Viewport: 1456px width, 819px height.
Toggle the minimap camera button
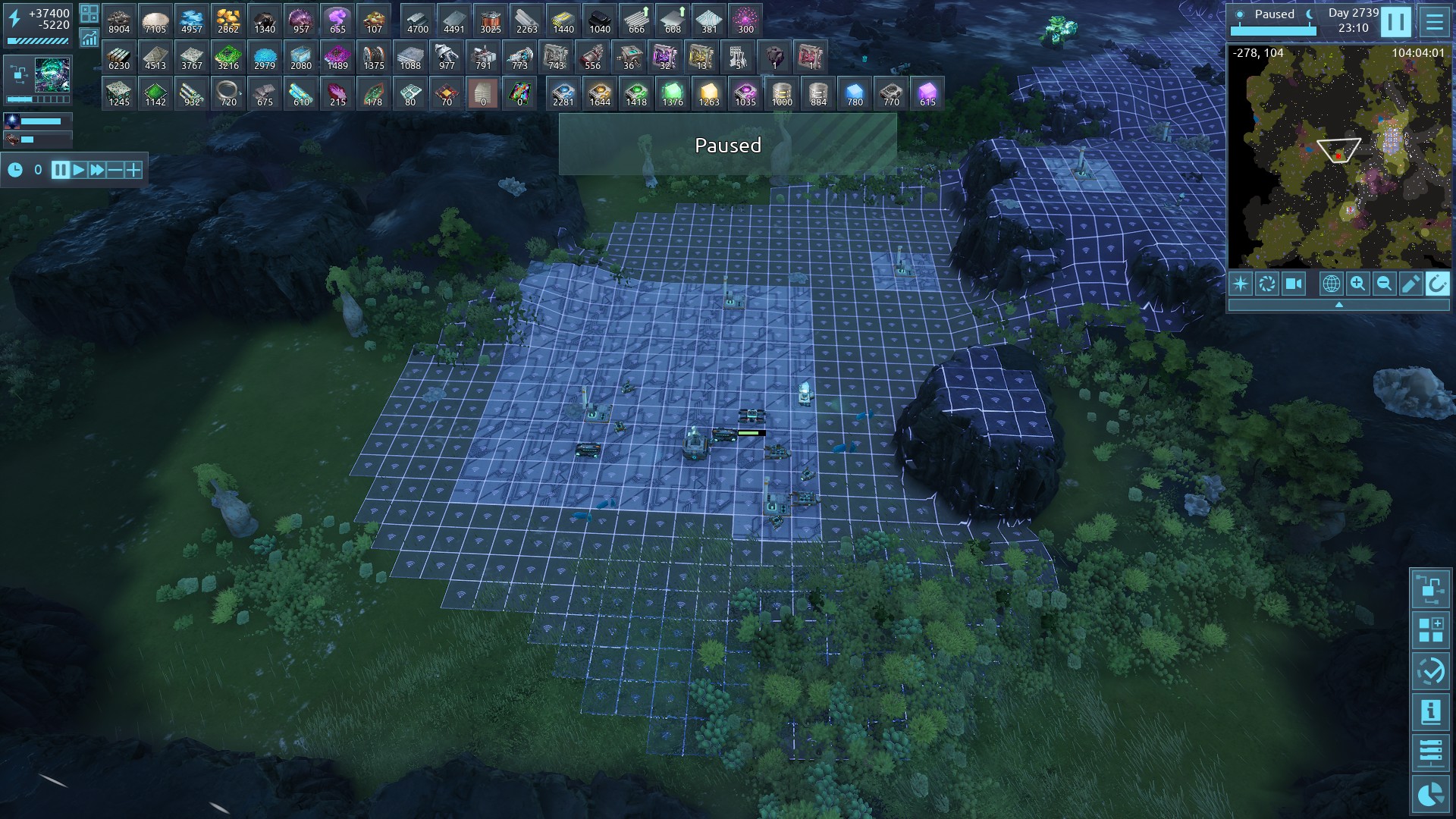click(1293, 284)
